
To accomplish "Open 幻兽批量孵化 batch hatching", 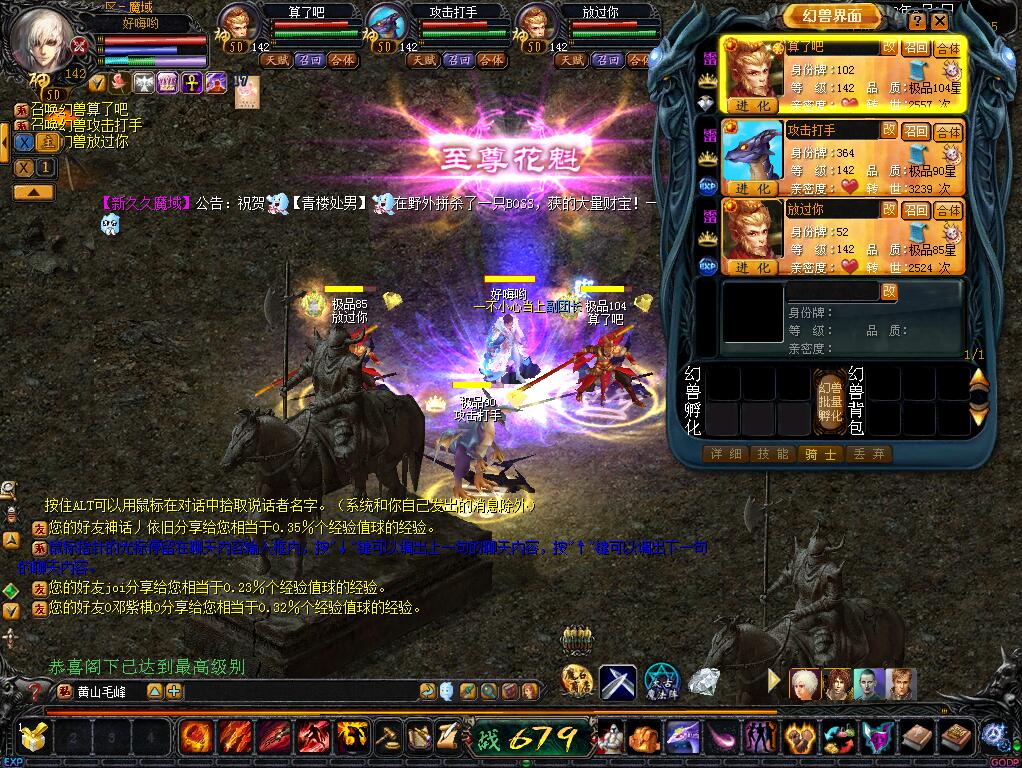I will coord(830,401).
